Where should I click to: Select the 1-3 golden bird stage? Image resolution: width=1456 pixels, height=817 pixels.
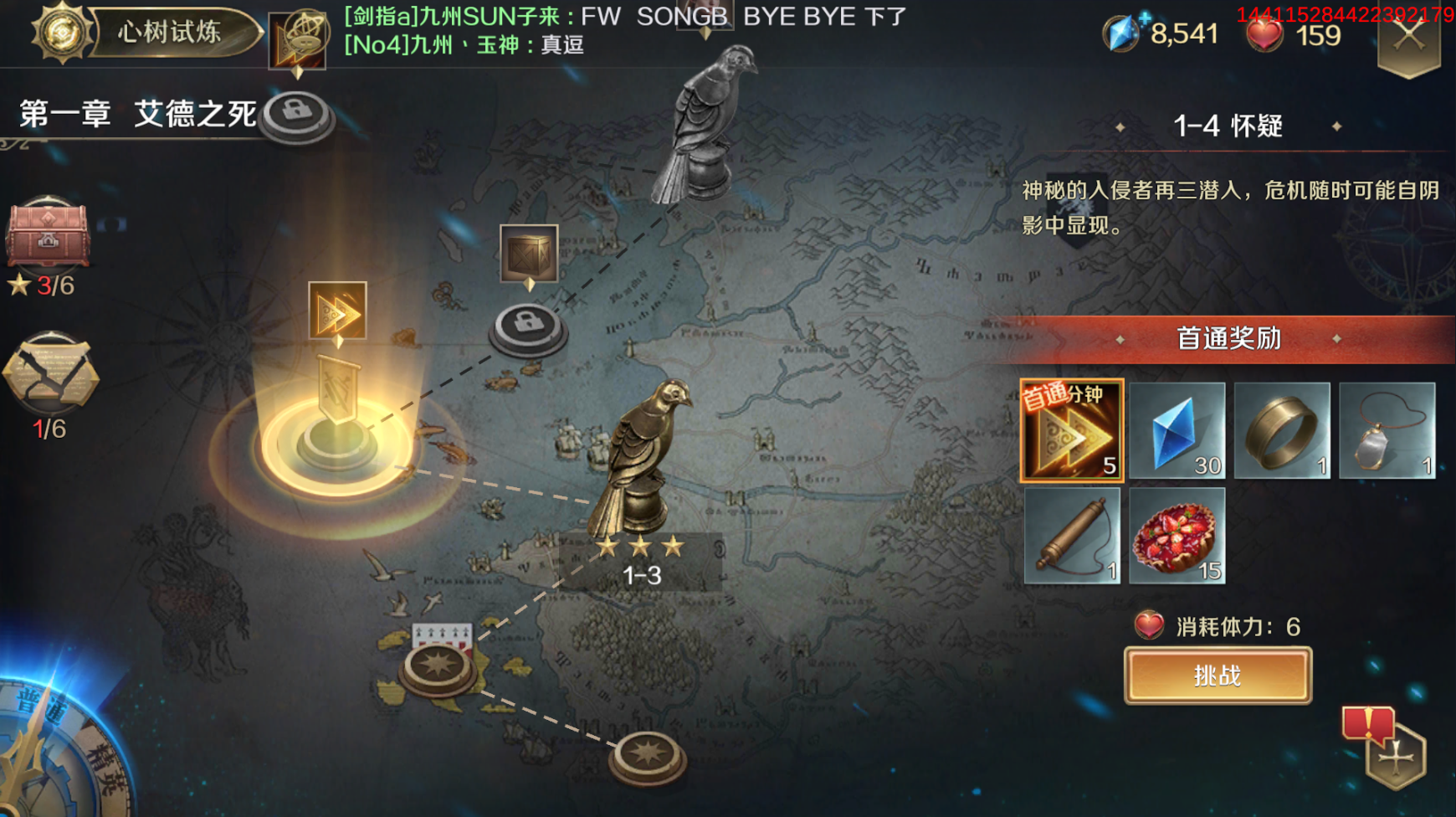pos(641,469)
